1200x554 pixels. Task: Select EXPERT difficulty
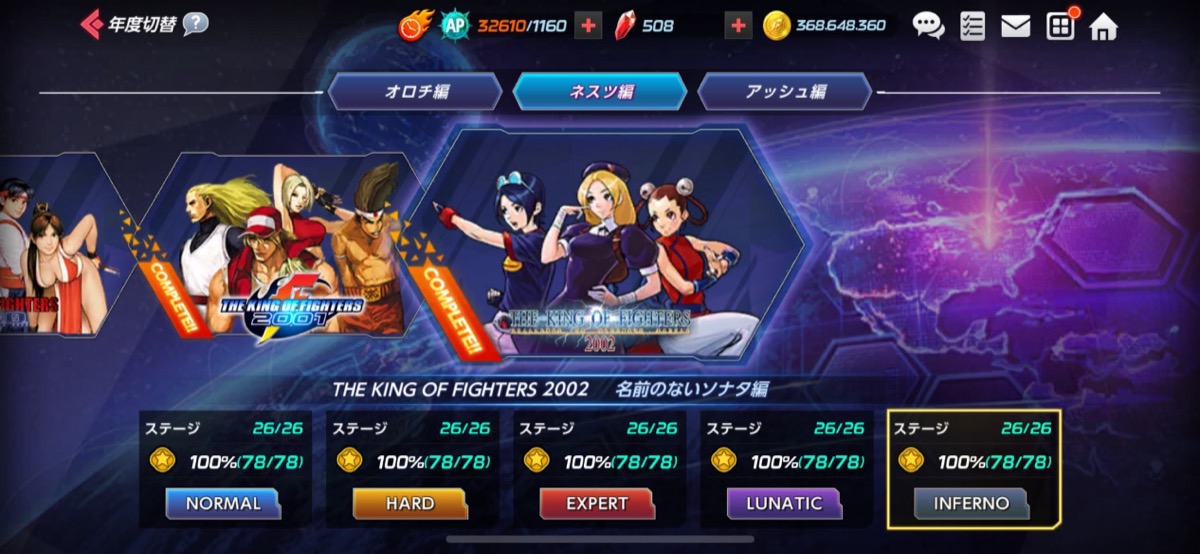[597, 503]
